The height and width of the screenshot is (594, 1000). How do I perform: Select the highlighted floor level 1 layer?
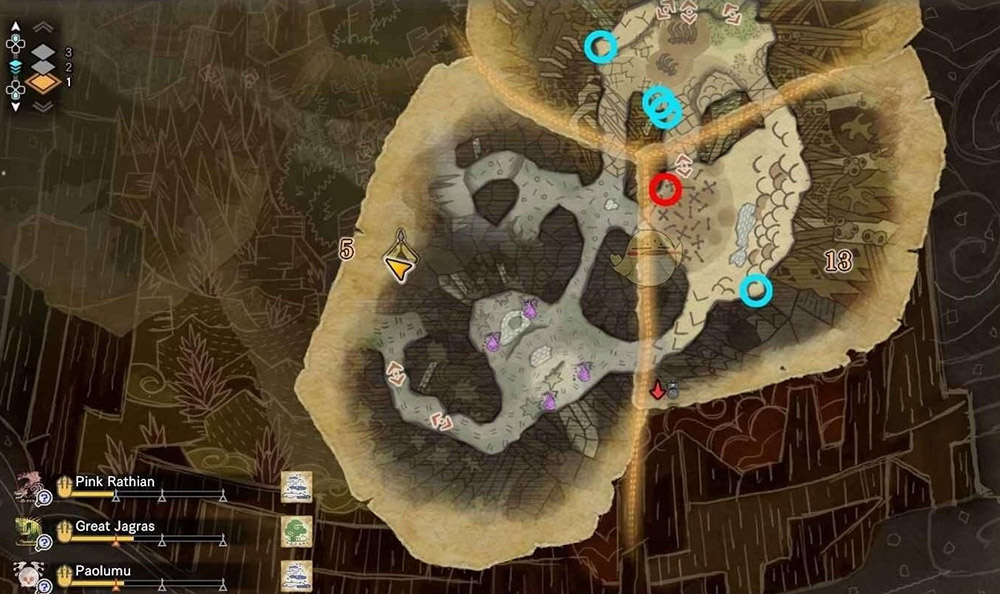[45, 83]
